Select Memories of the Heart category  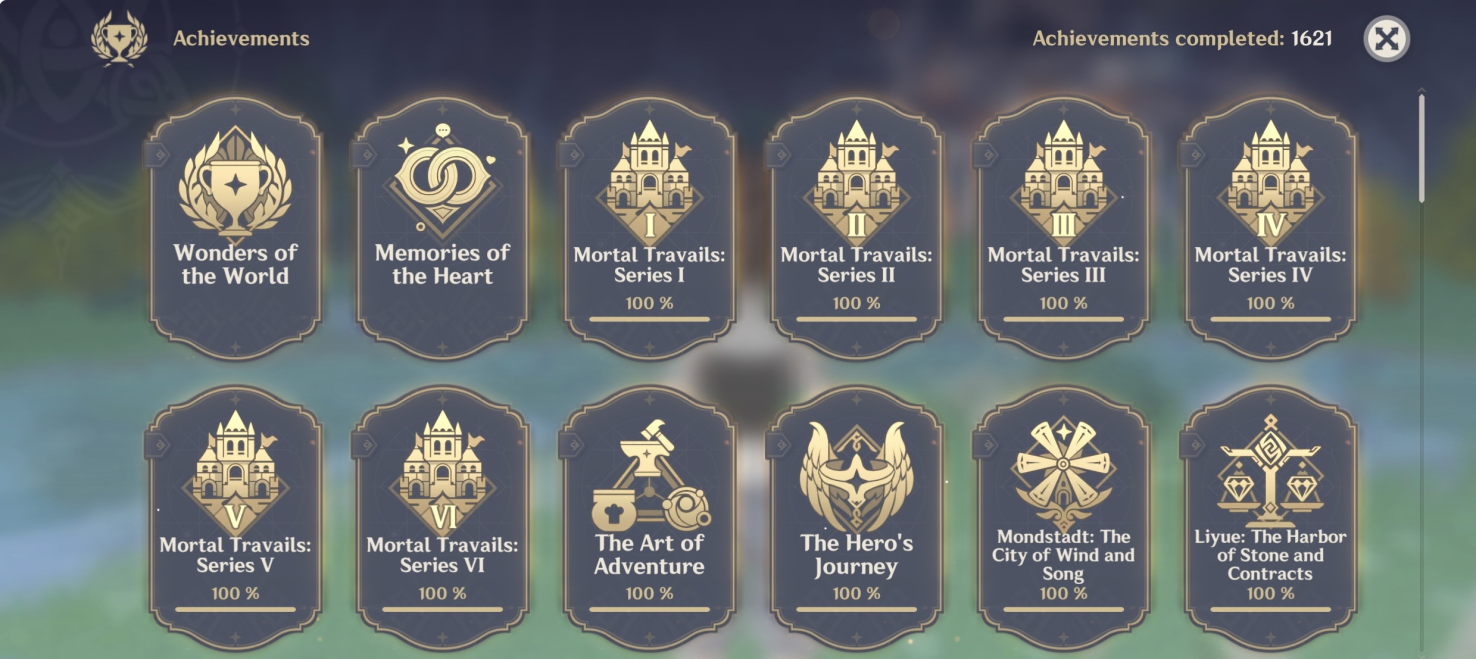(442, 228)
